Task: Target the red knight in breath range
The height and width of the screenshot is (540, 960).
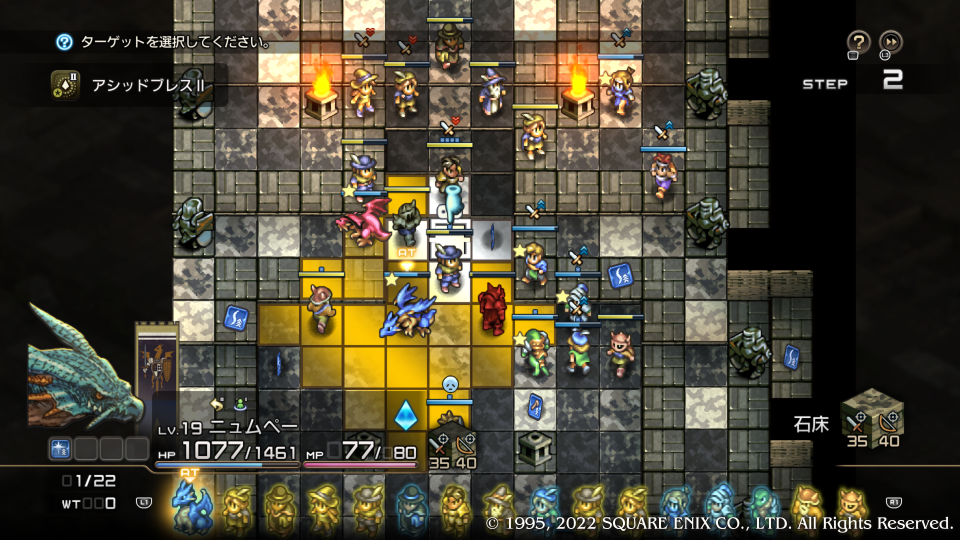Action: [x=492, y=308]
